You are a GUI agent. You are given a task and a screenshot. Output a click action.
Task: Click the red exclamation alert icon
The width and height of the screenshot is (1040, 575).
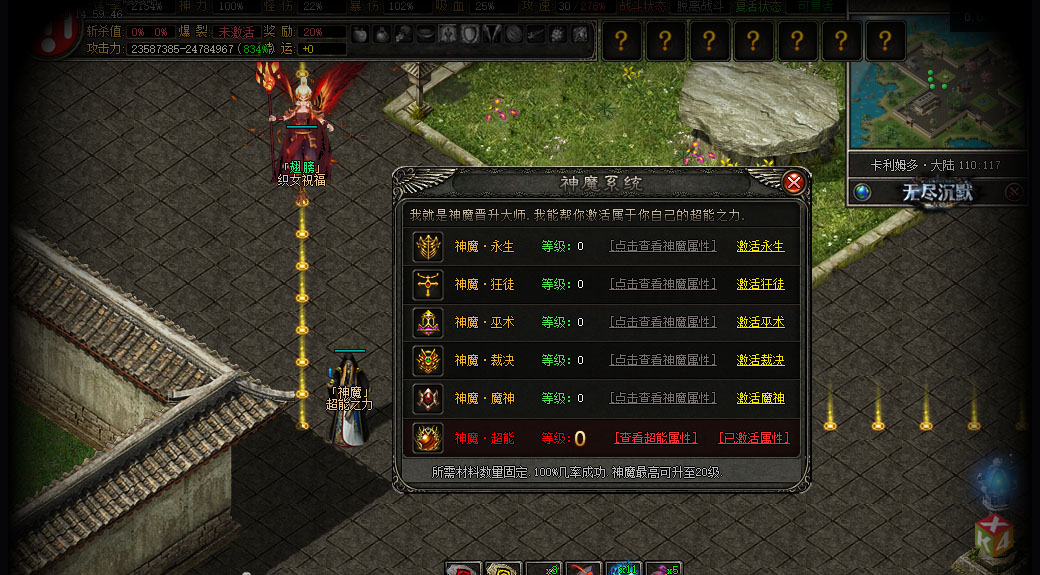(x=46, y=39)
